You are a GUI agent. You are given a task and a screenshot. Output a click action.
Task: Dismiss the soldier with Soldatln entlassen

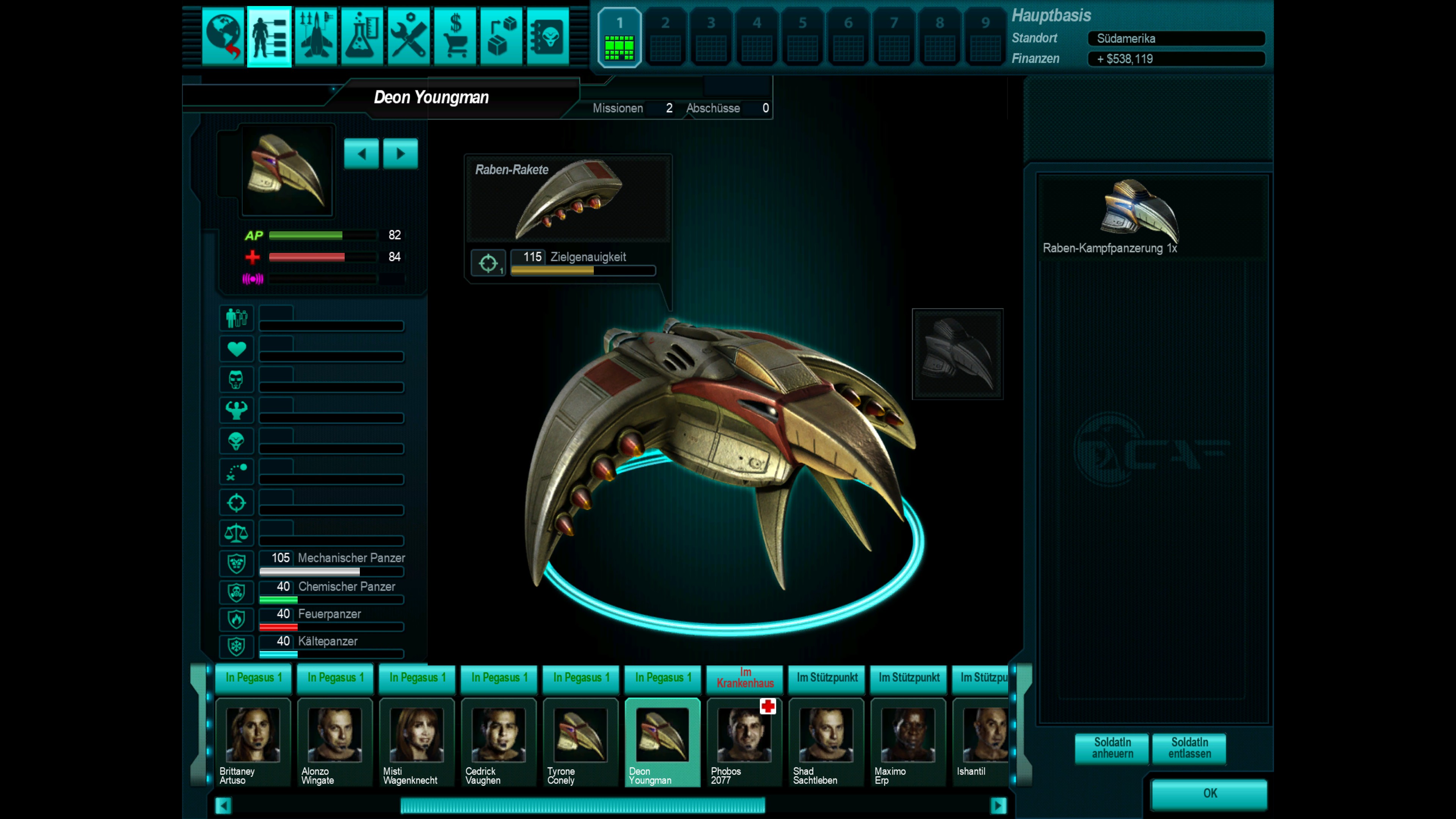1189,748
